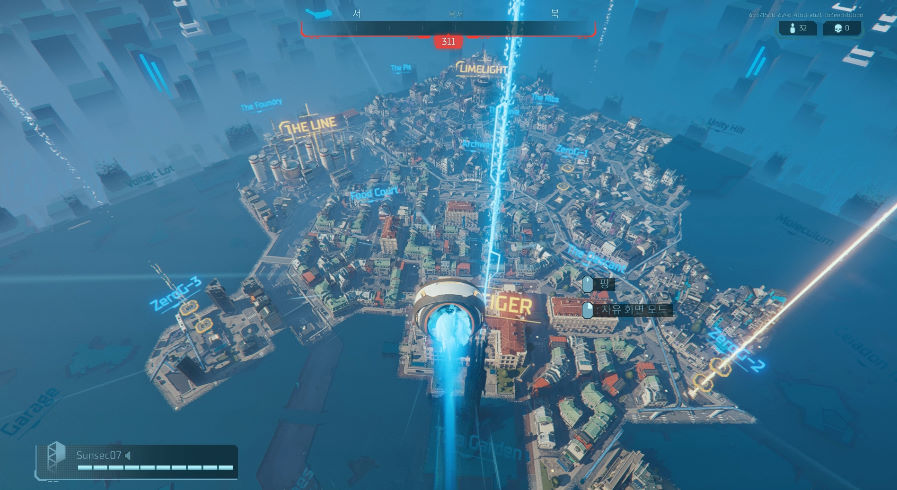The height and width of the screenshot is (490, 897).
Task: Click the speaker icon beside Sunsec07
Action: coord(128,456)
